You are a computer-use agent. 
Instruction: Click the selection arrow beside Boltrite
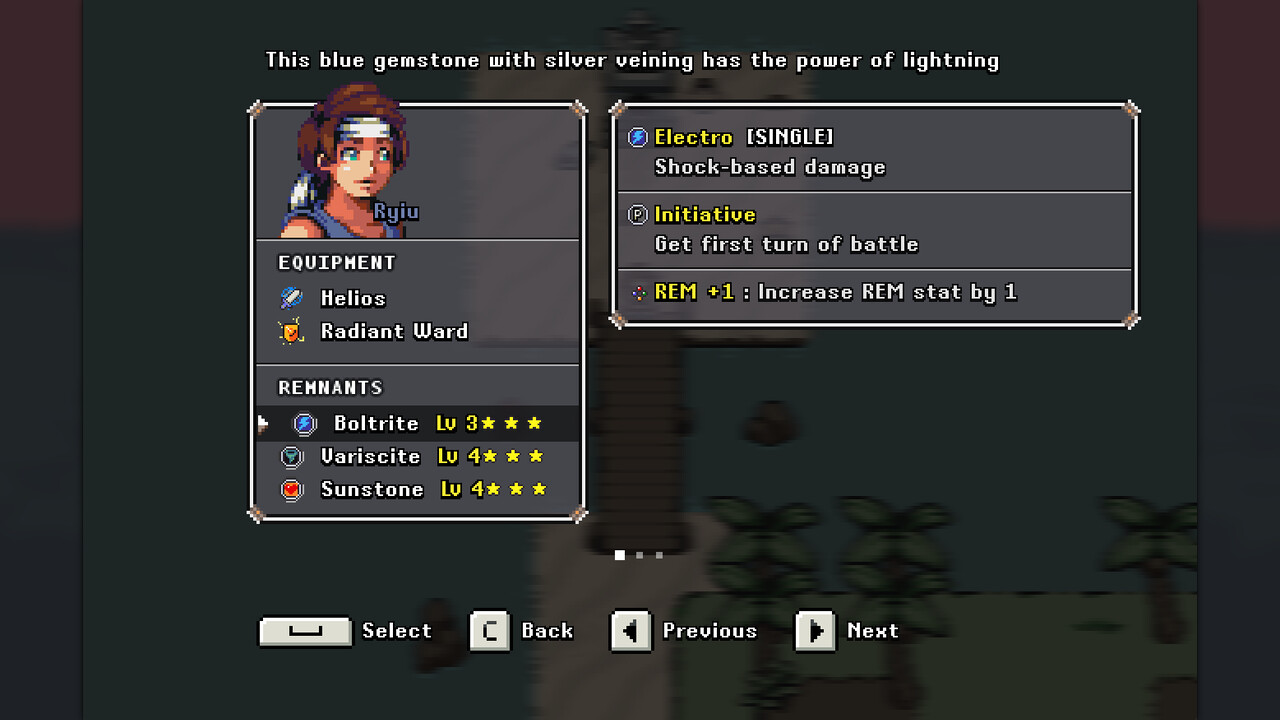coord(262,422)
